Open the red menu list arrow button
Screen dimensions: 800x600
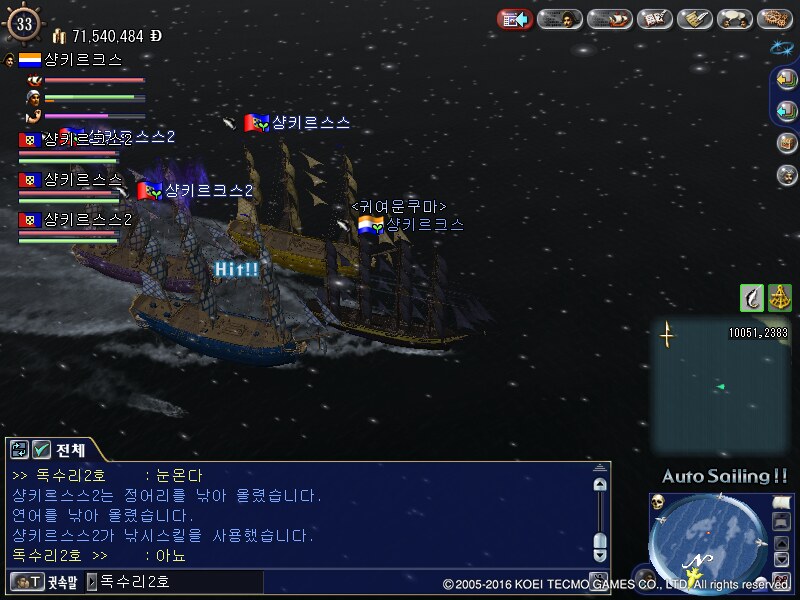515,19
